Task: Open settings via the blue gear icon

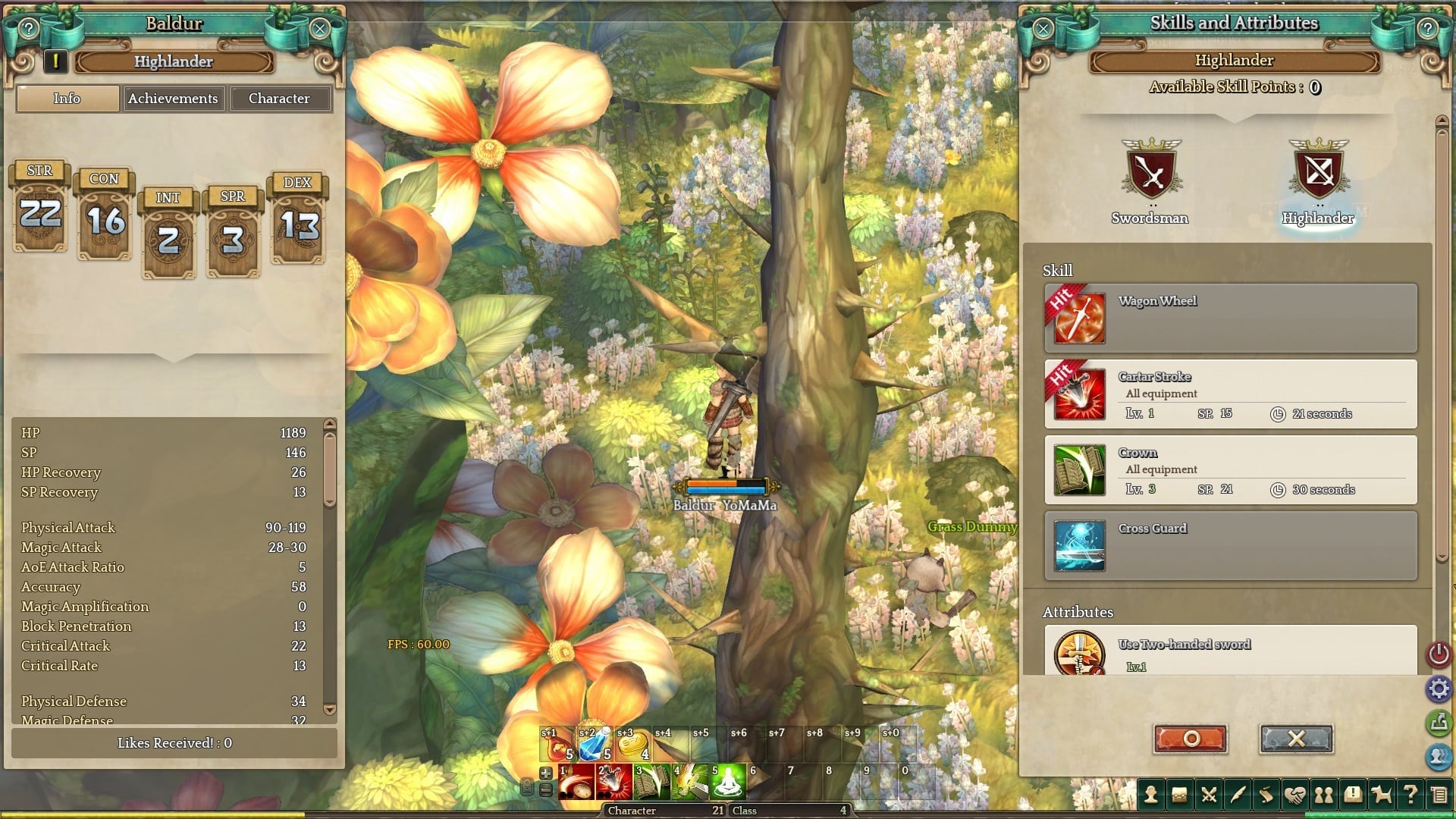Action: click(x=1439, y=689)
